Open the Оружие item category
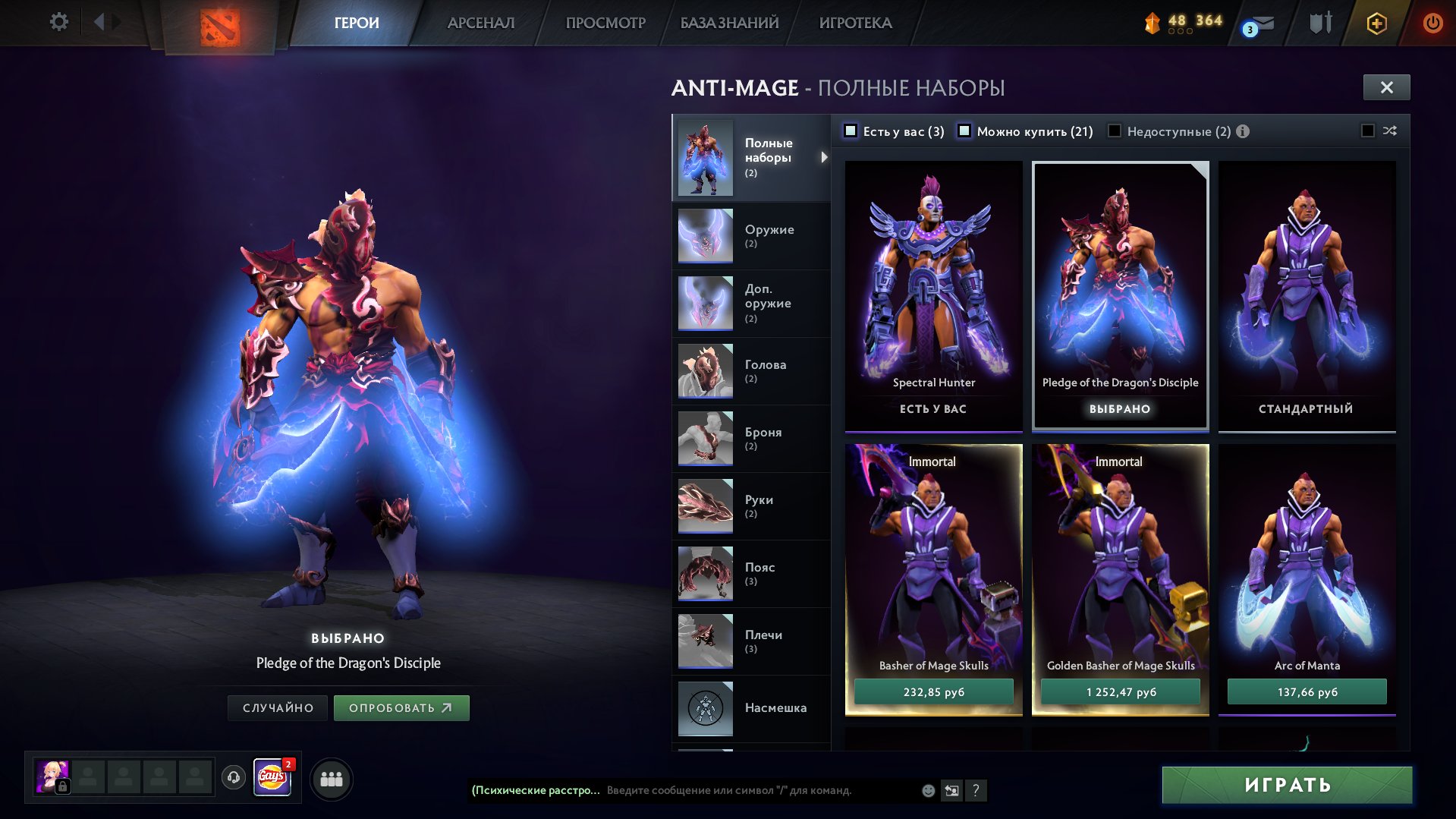 click(751, 235)
